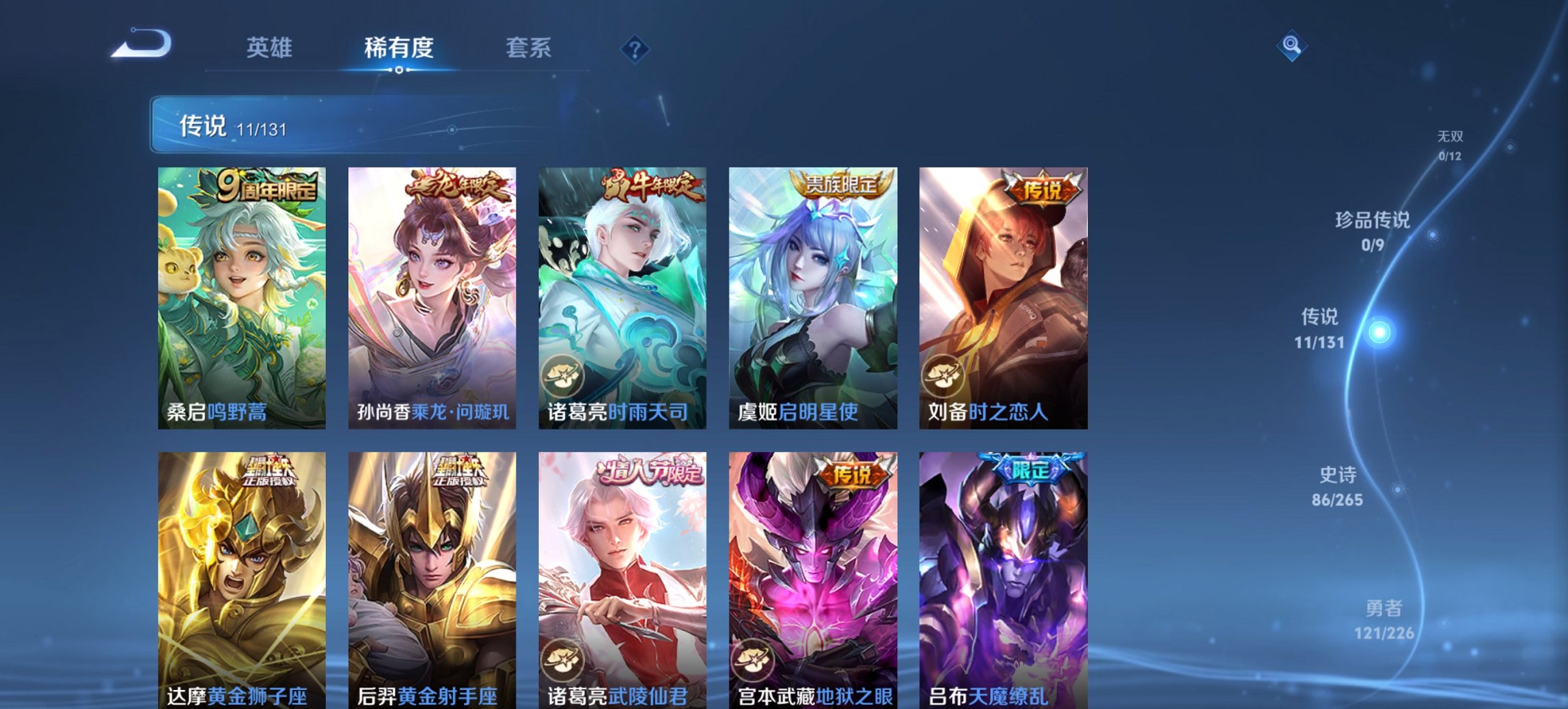
Task: Click the back arrow in the top left
Action: click(x=141, y=45)
